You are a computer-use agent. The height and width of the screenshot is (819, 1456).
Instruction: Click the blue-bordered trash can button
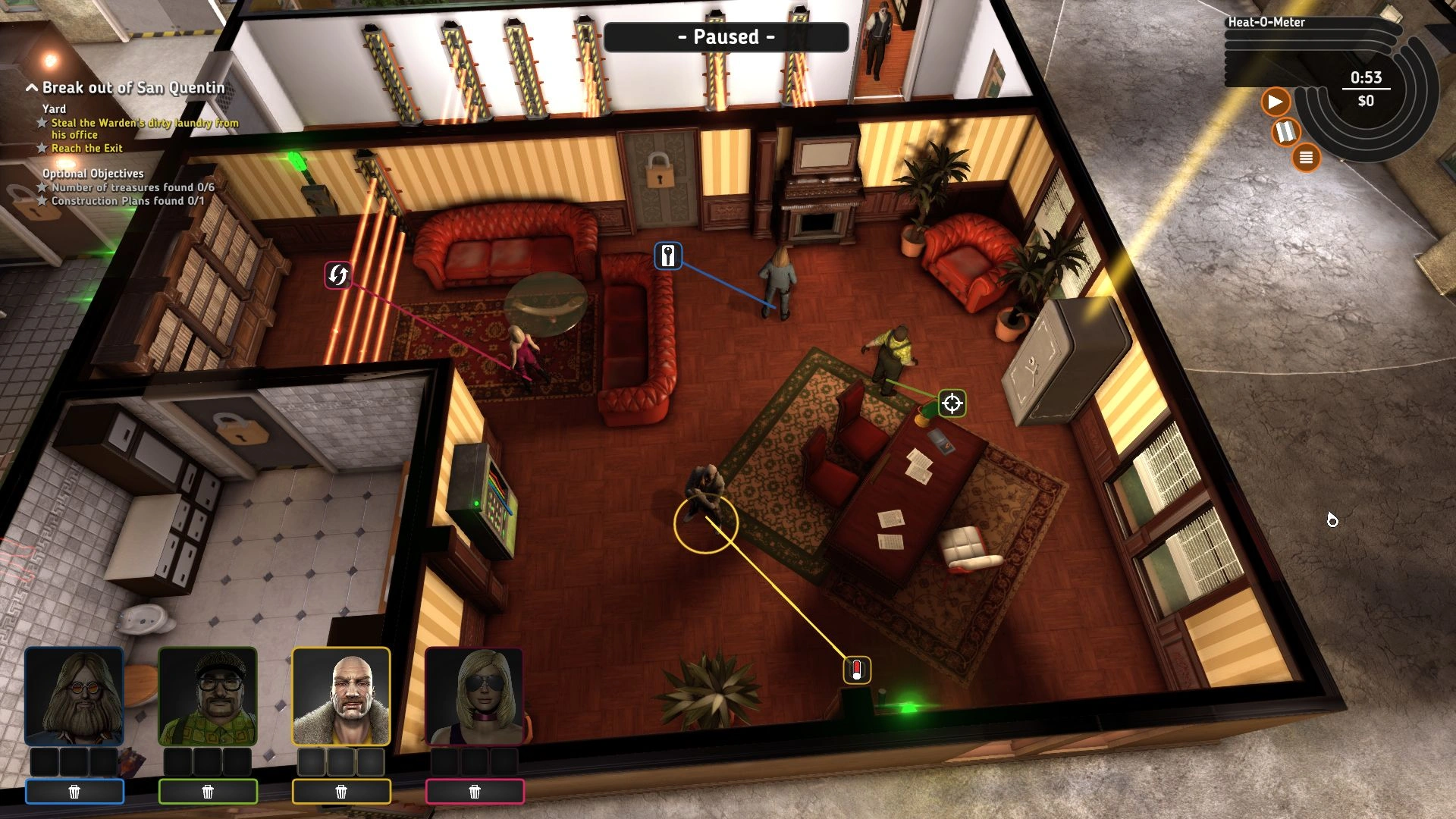tap(74, 792)
